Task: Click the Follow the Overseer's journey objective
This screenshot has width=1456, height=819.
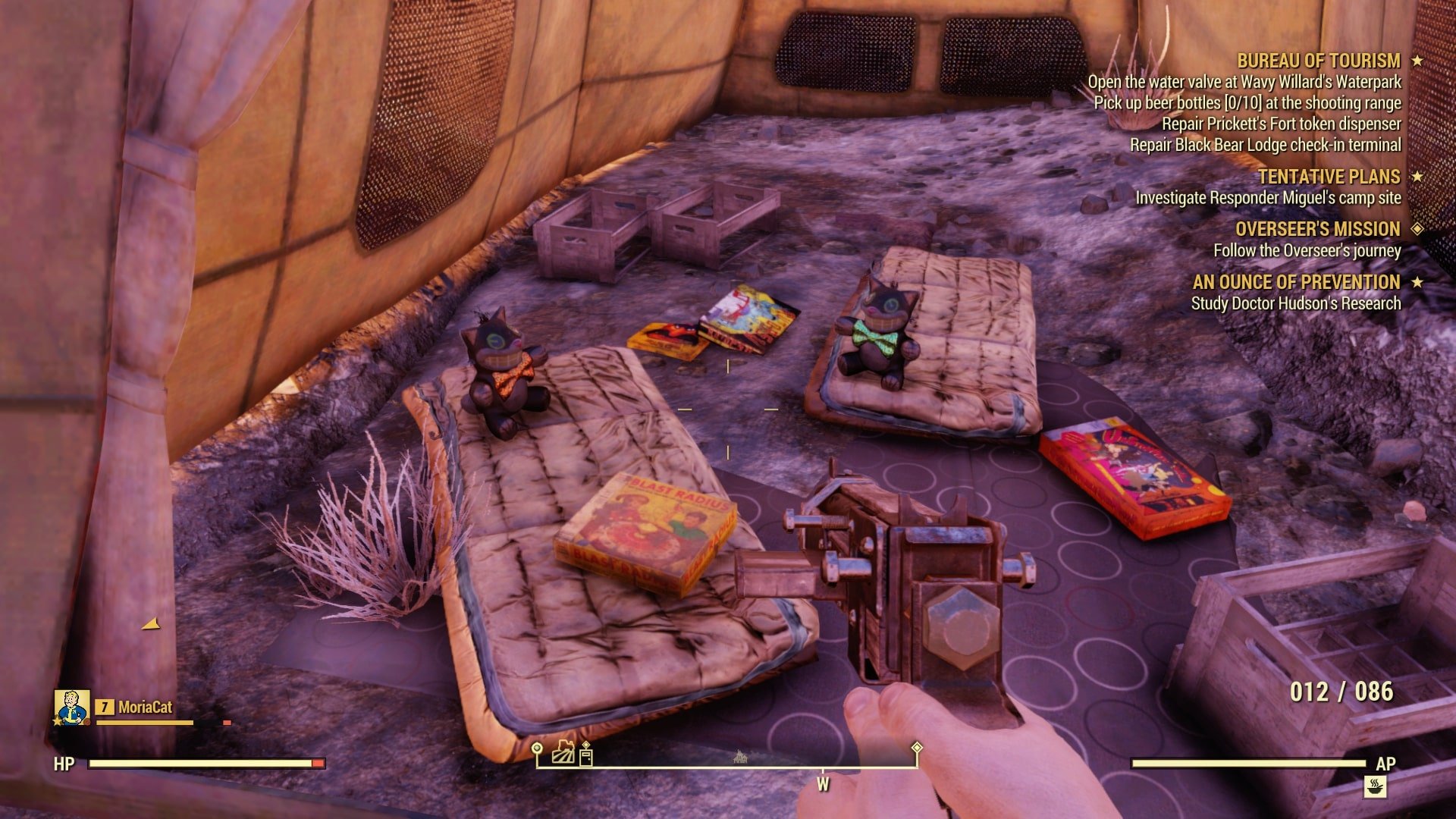Action: [x=1307, y=250]
